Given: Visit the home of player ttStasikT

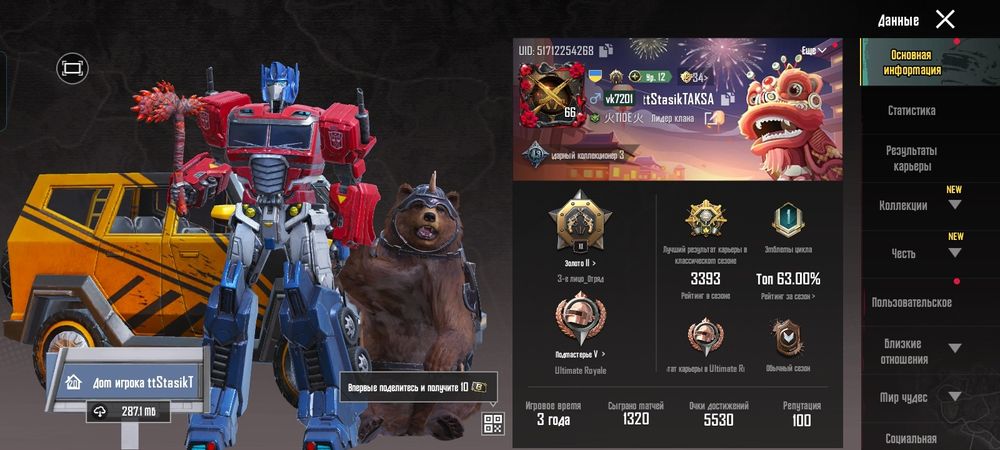Looking at the screenshot, I should (128, 382).
